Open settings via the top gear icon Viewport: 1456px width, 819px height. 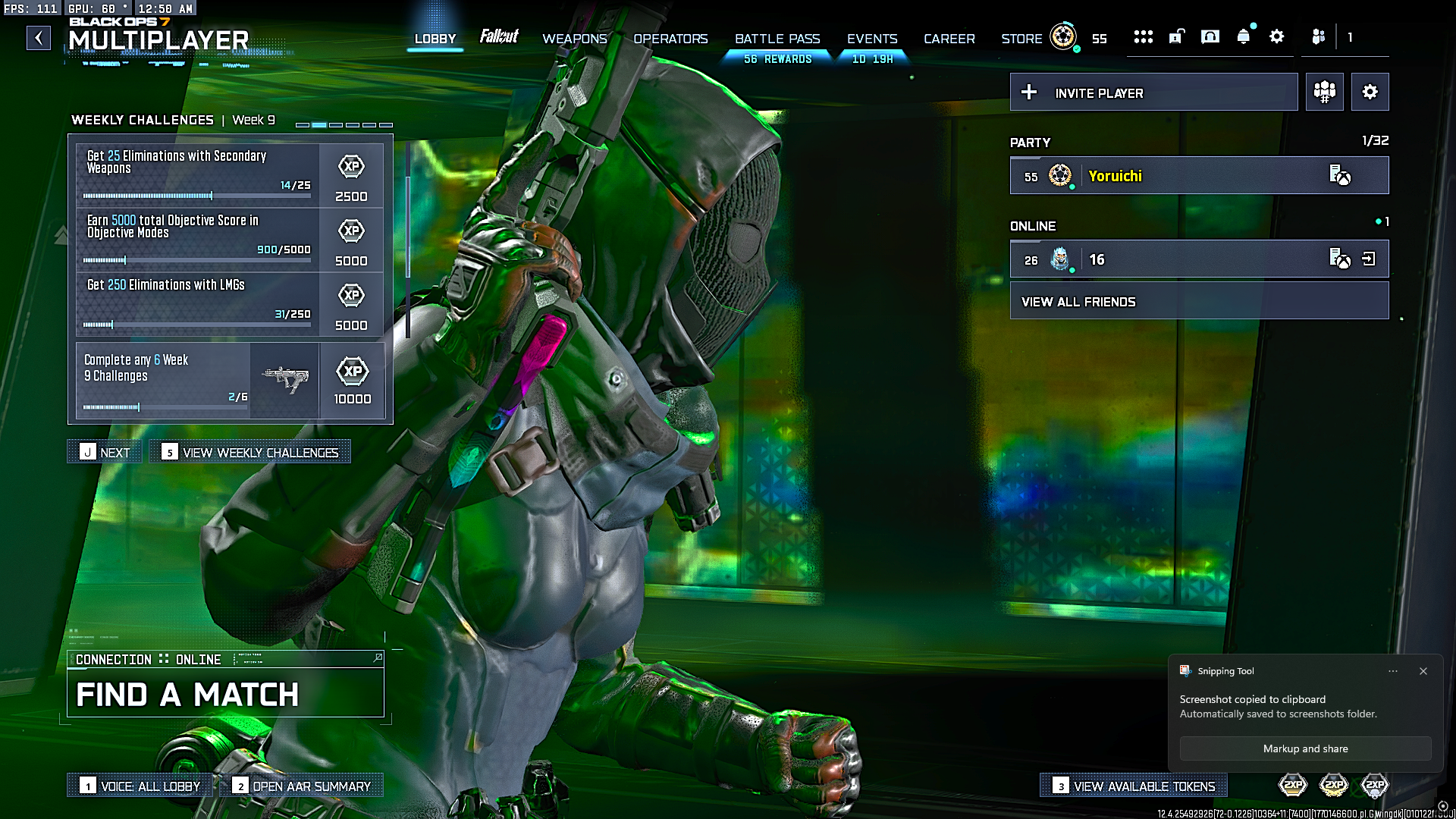tap(1277, 37)
